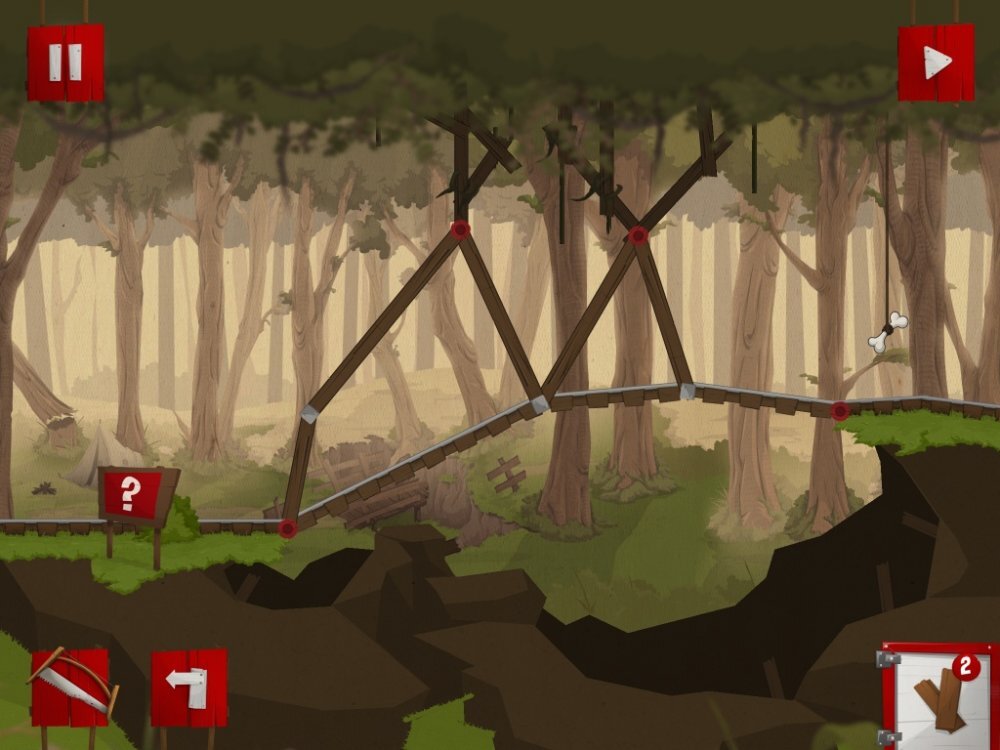The height and width of the screenshot is (750, 1000).
Task: Start the bridge test with the play button
Action: point(936,62)
